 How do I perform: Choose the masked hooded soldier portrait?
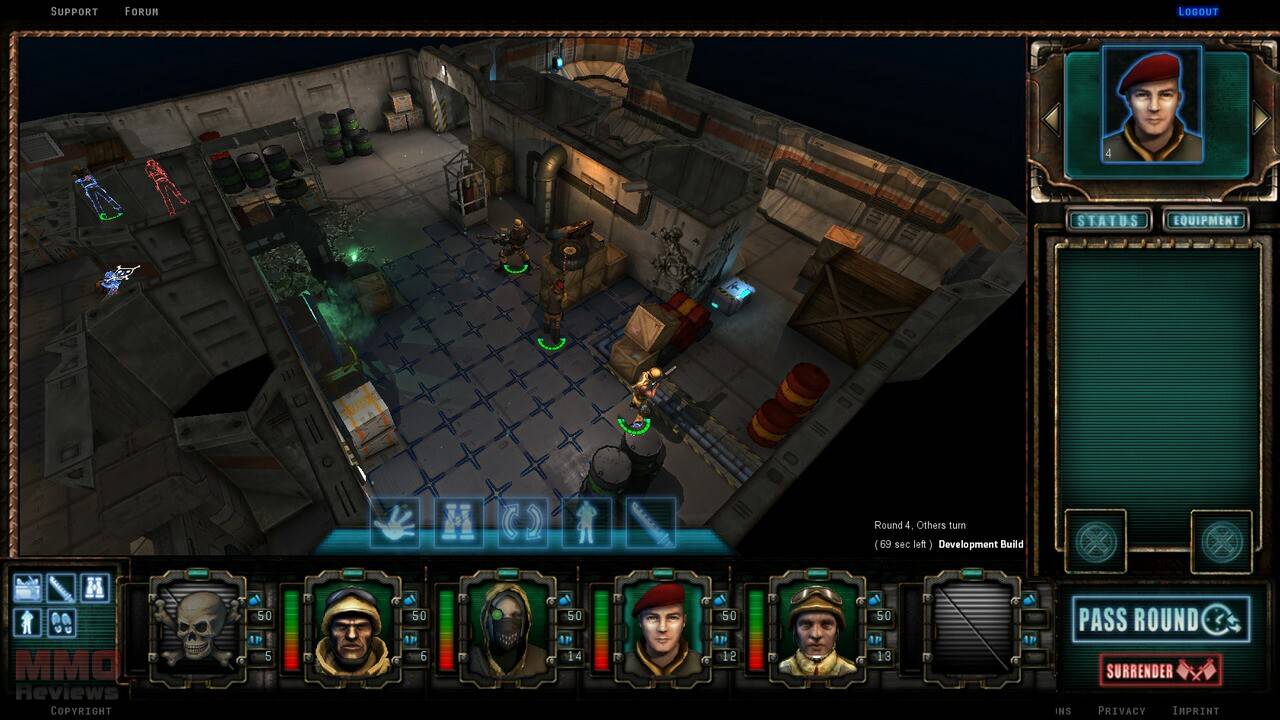[x=507, y=627]
